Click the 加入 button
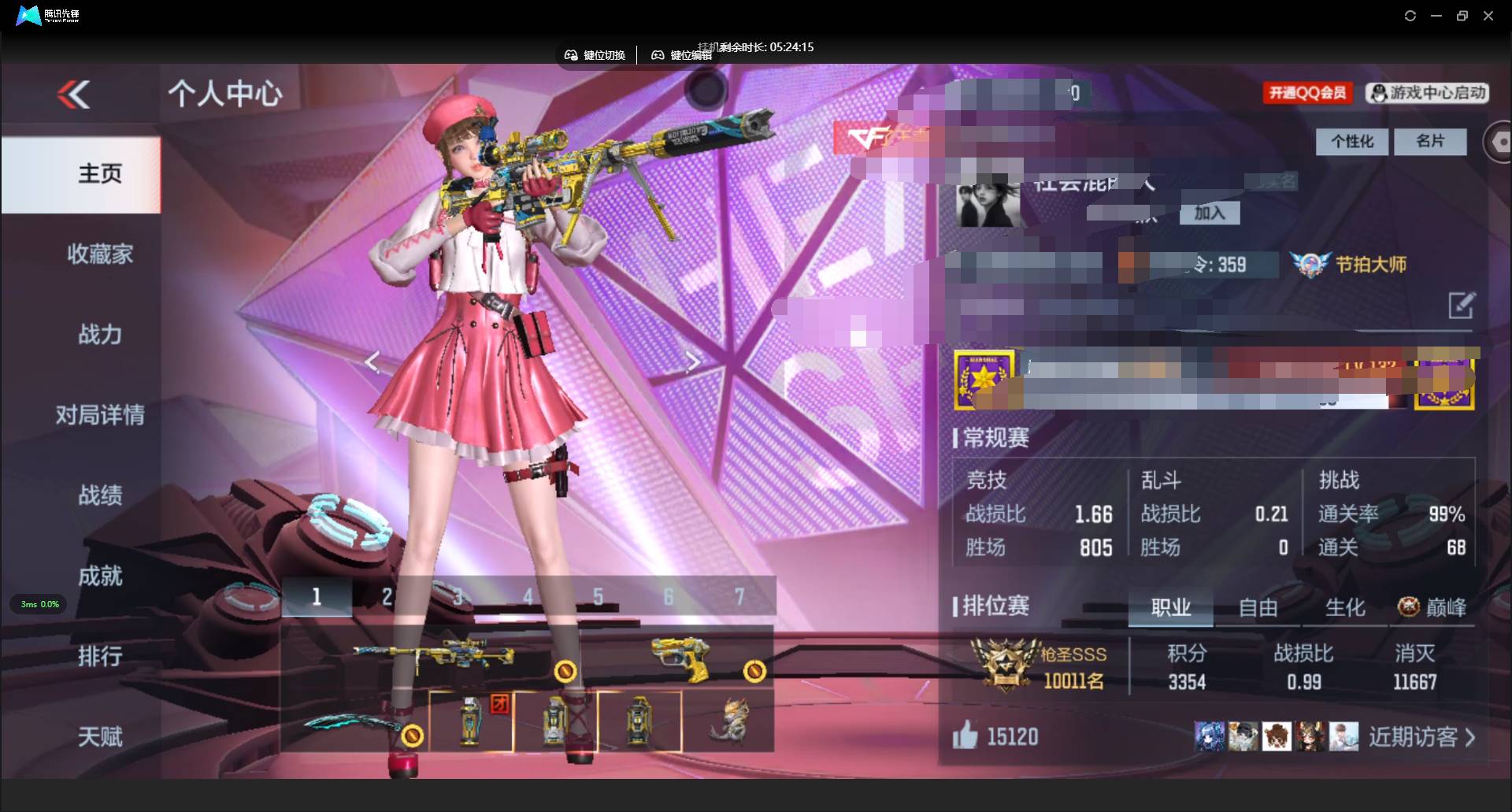1512x812 pixels. point(1209,213)
